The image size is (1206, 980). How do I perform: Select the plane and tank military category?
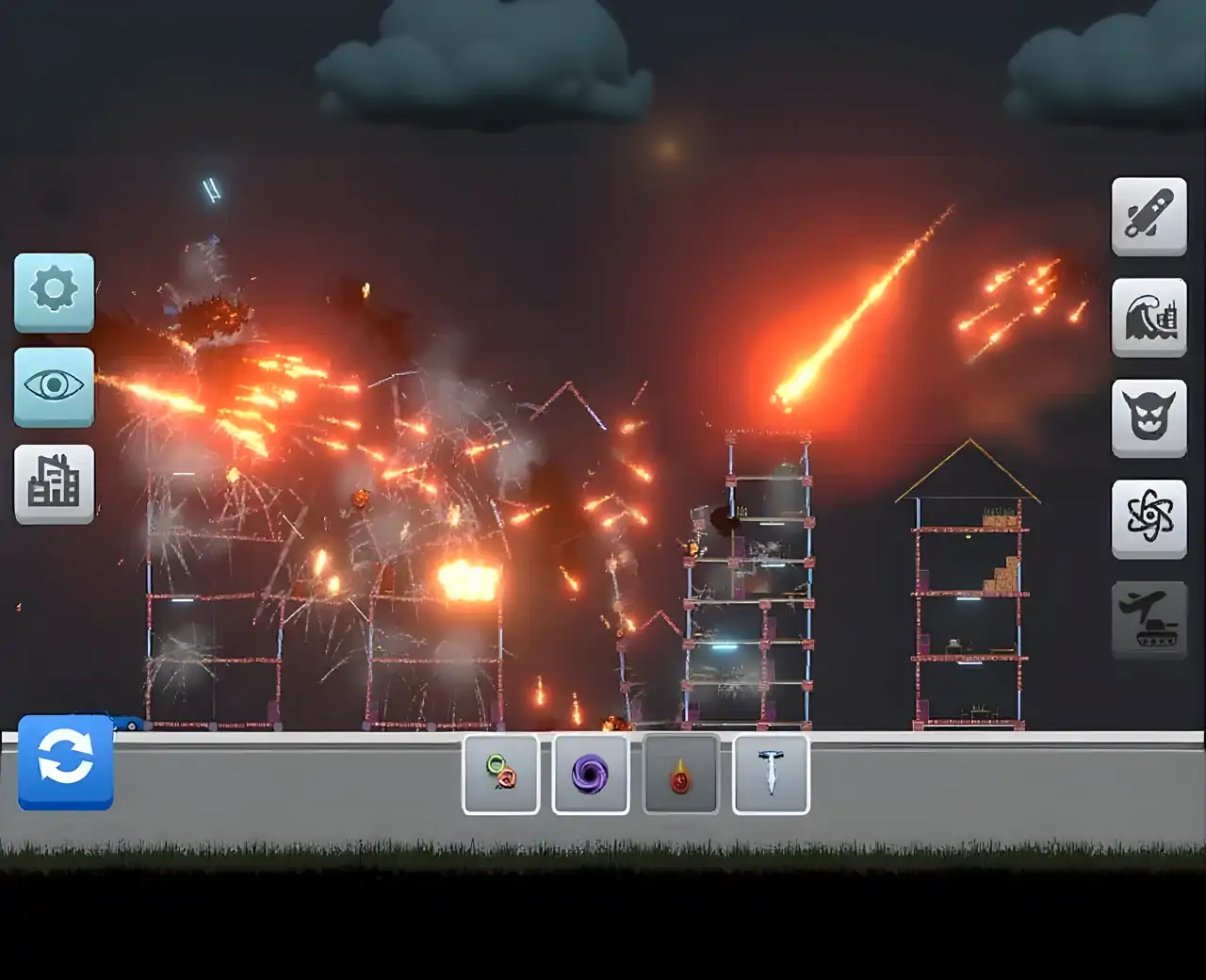(1149, 619)
